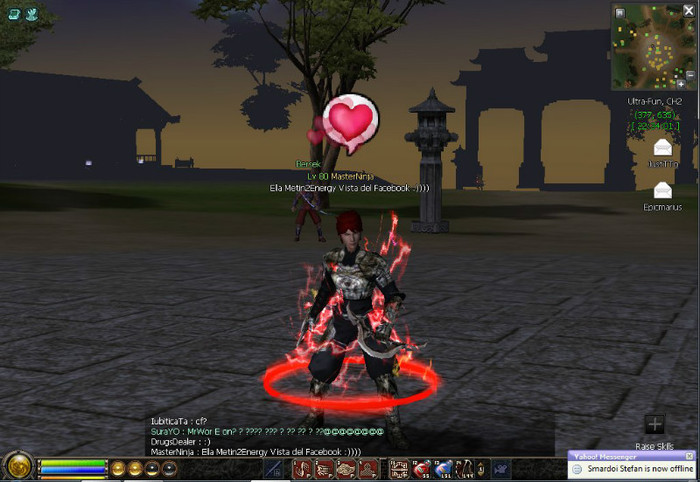Zoom in the minimap with the plus button
700x482 pixels.
pos(681,86)
